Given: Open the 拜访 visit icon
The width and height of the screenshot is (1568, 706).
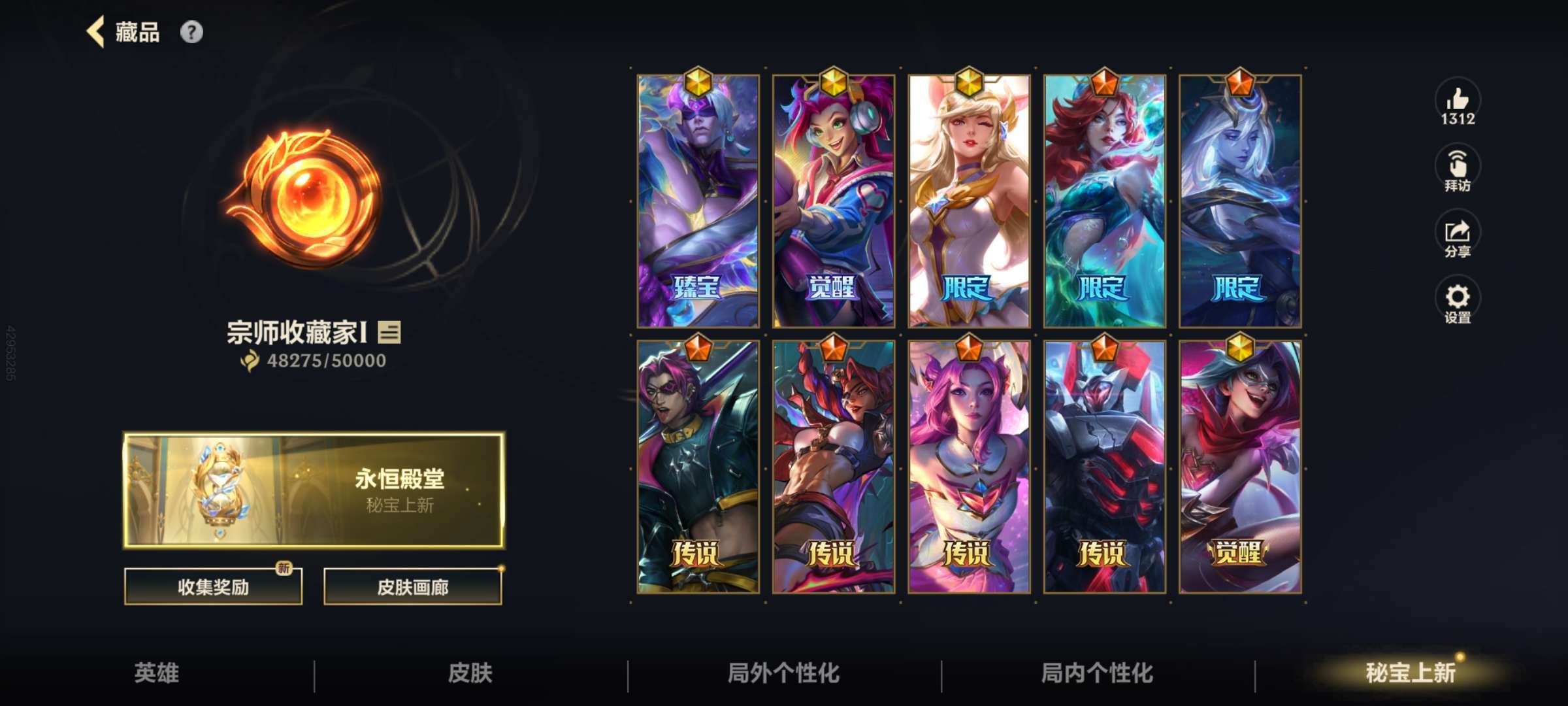Looking at the screenshot, I should (1460, 167).
